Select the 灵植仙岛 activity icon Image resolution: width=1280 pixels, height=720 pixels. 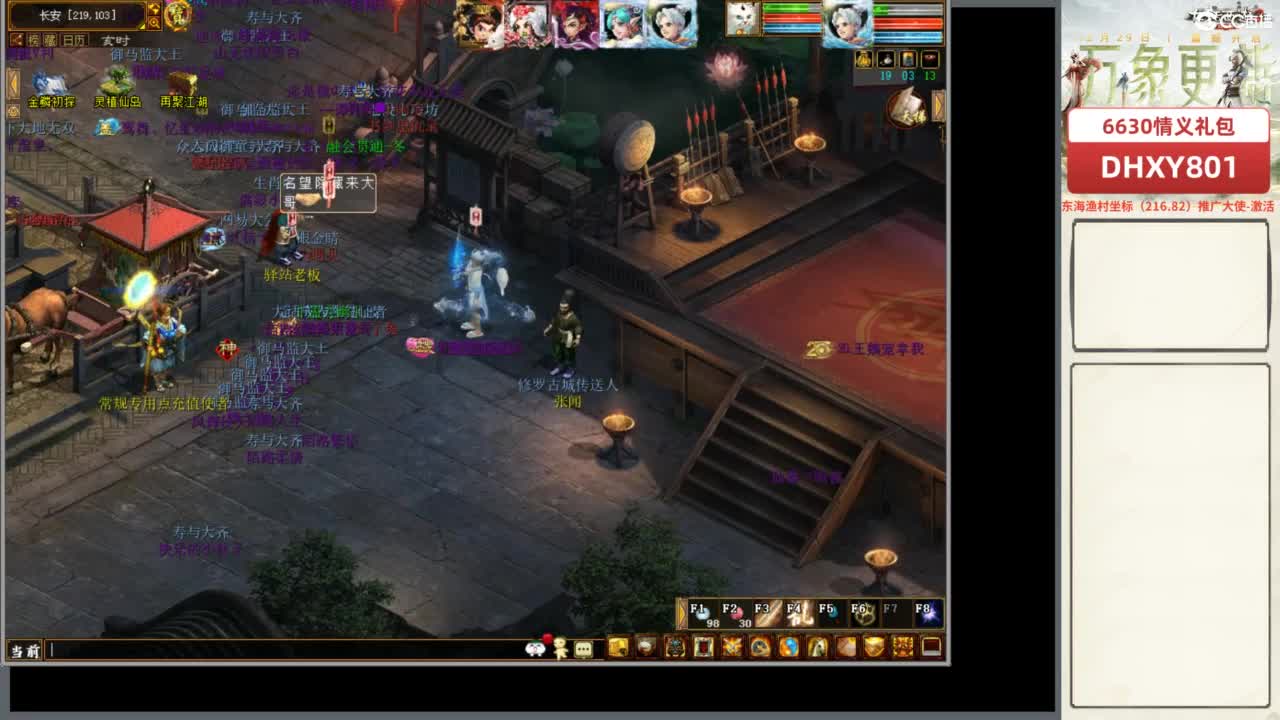[116, 82]
